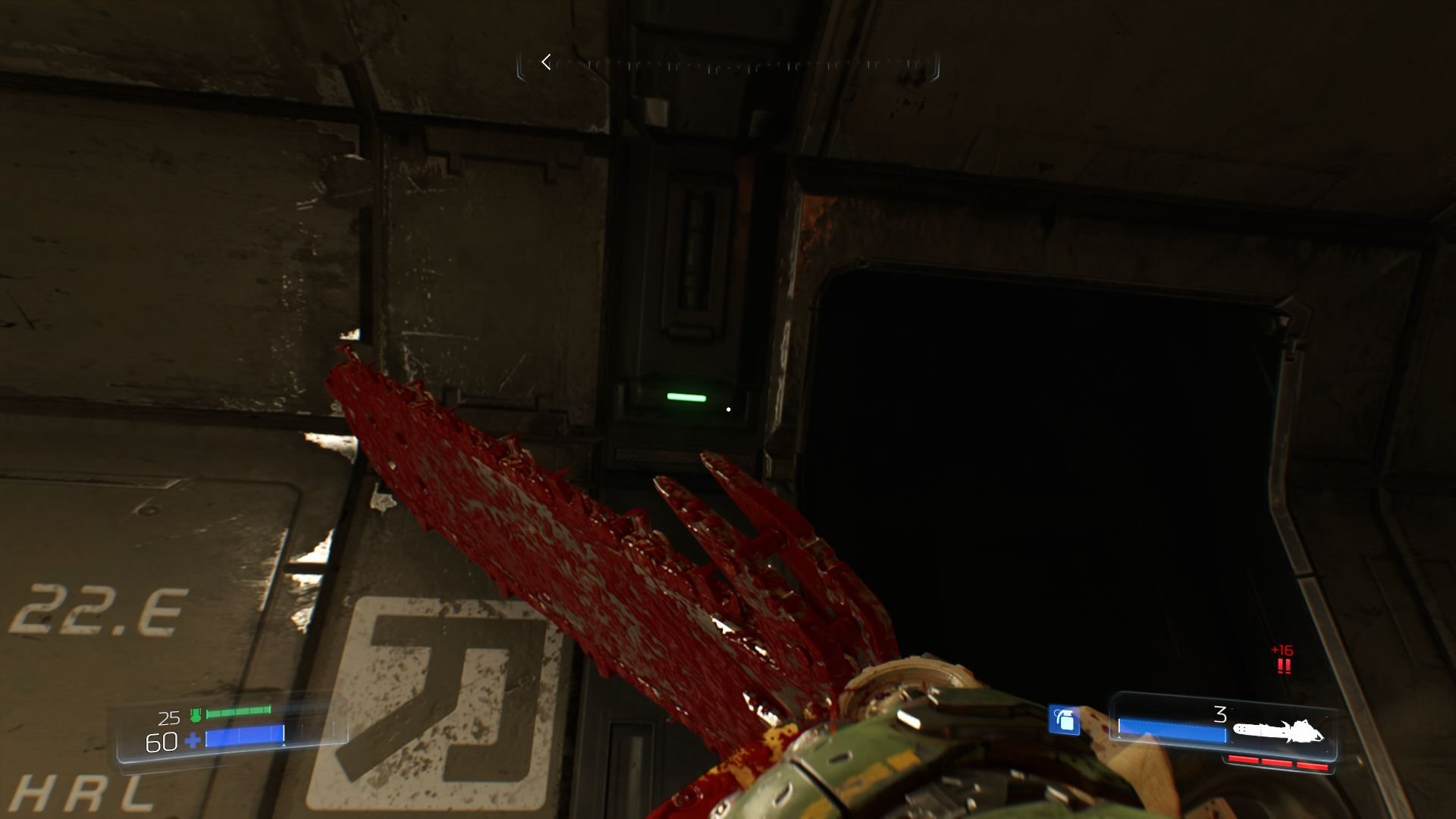
Task: Click the green armor shield icon
Action: tap(195, 714)
